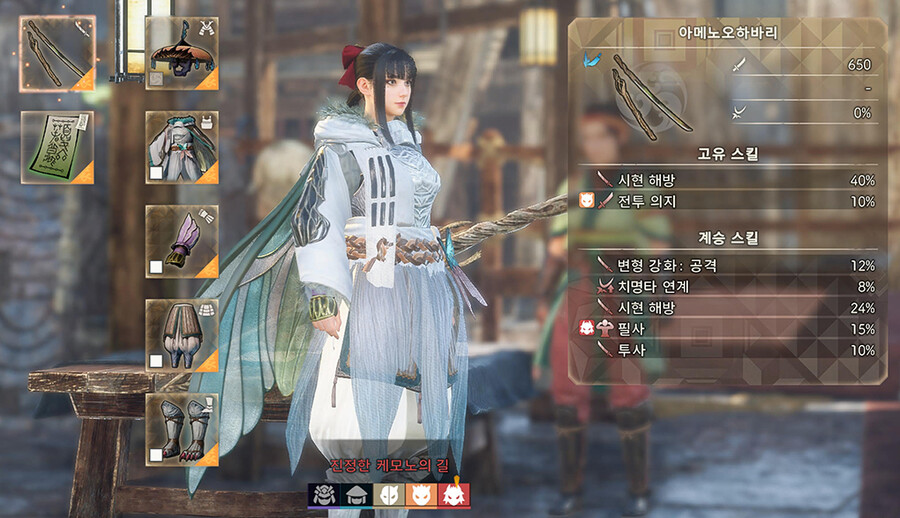Select the 치명타 연계 inherited skill row
900x518 pixels.
727,287
